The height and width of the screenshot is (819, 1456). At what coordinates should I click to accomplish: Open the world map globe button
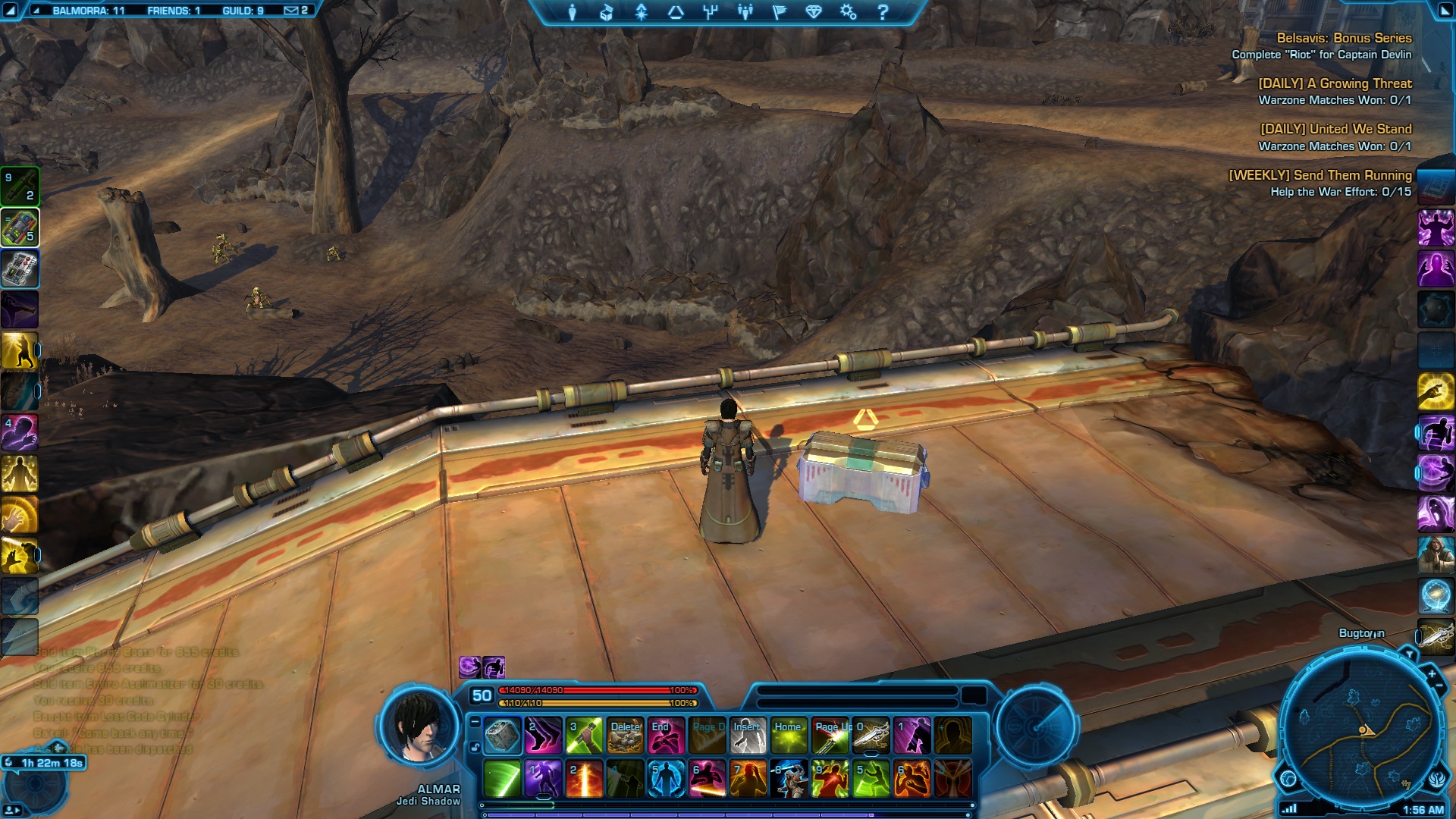click(x=1288, y=779)
